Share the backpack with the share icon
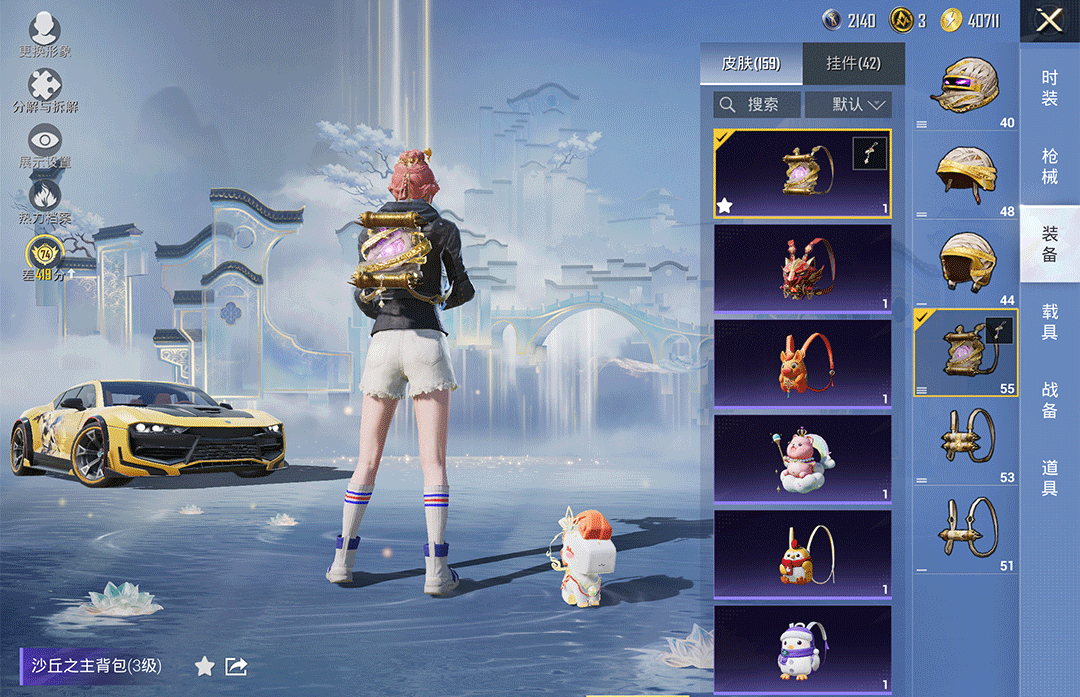1080x697 pixels. click(236, 666)
